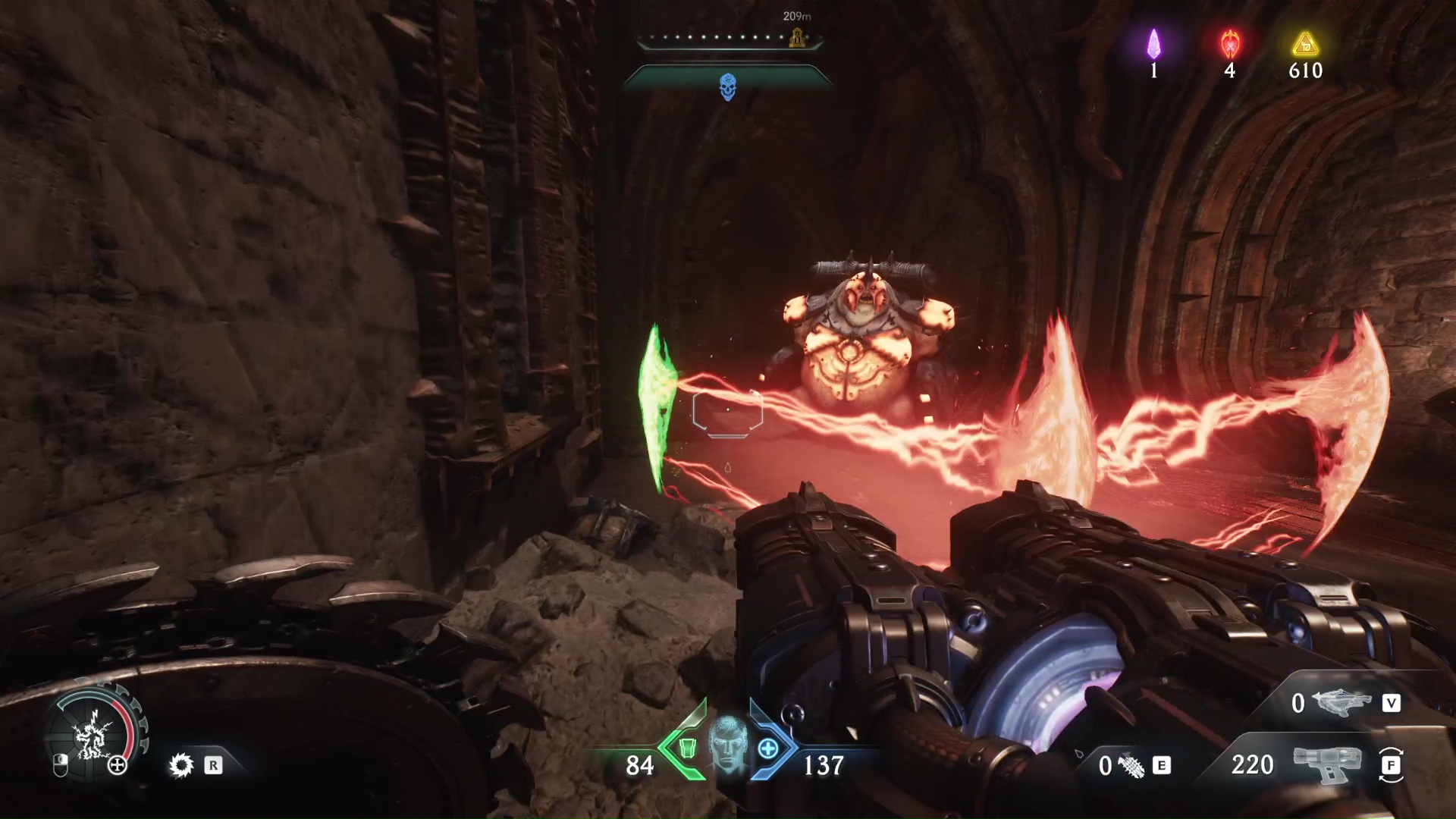The width and height of the screenshot is (1456, 819).
Task: Select the golden objective marker on the compass
Action: pyautogui.click(x=796, y=36)
